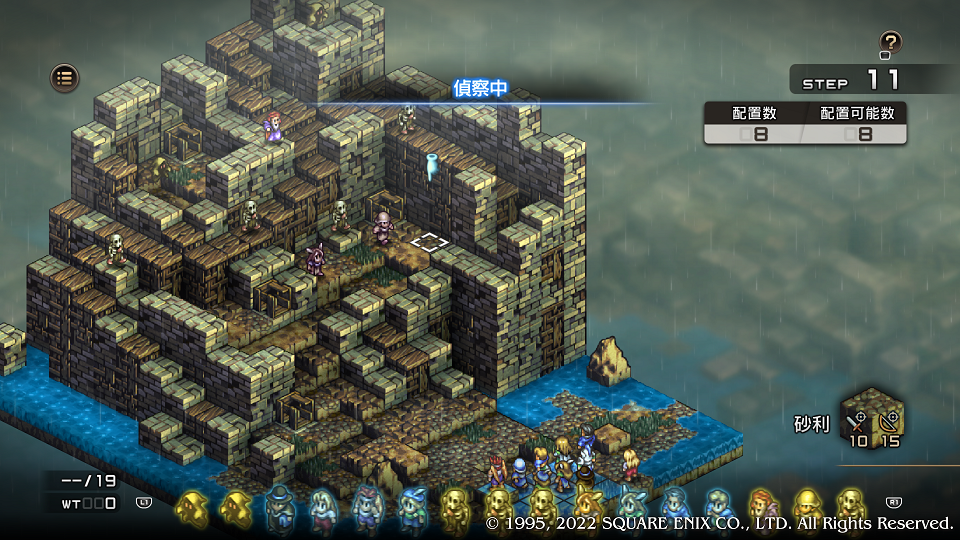Open the list menu button
This screenshot has width=960, height=540.
coord(65,78)
